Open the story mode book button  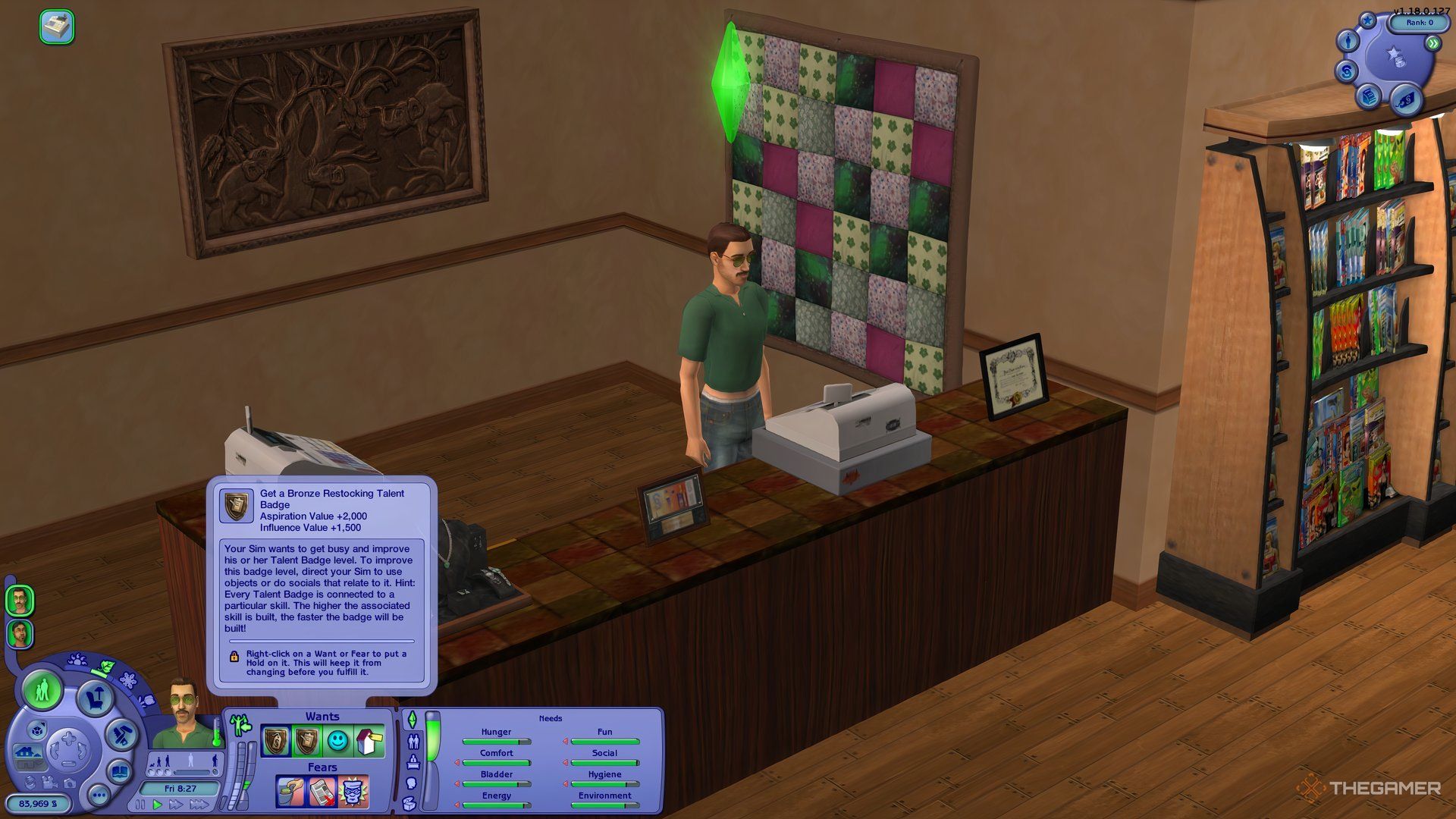point(121,773)
